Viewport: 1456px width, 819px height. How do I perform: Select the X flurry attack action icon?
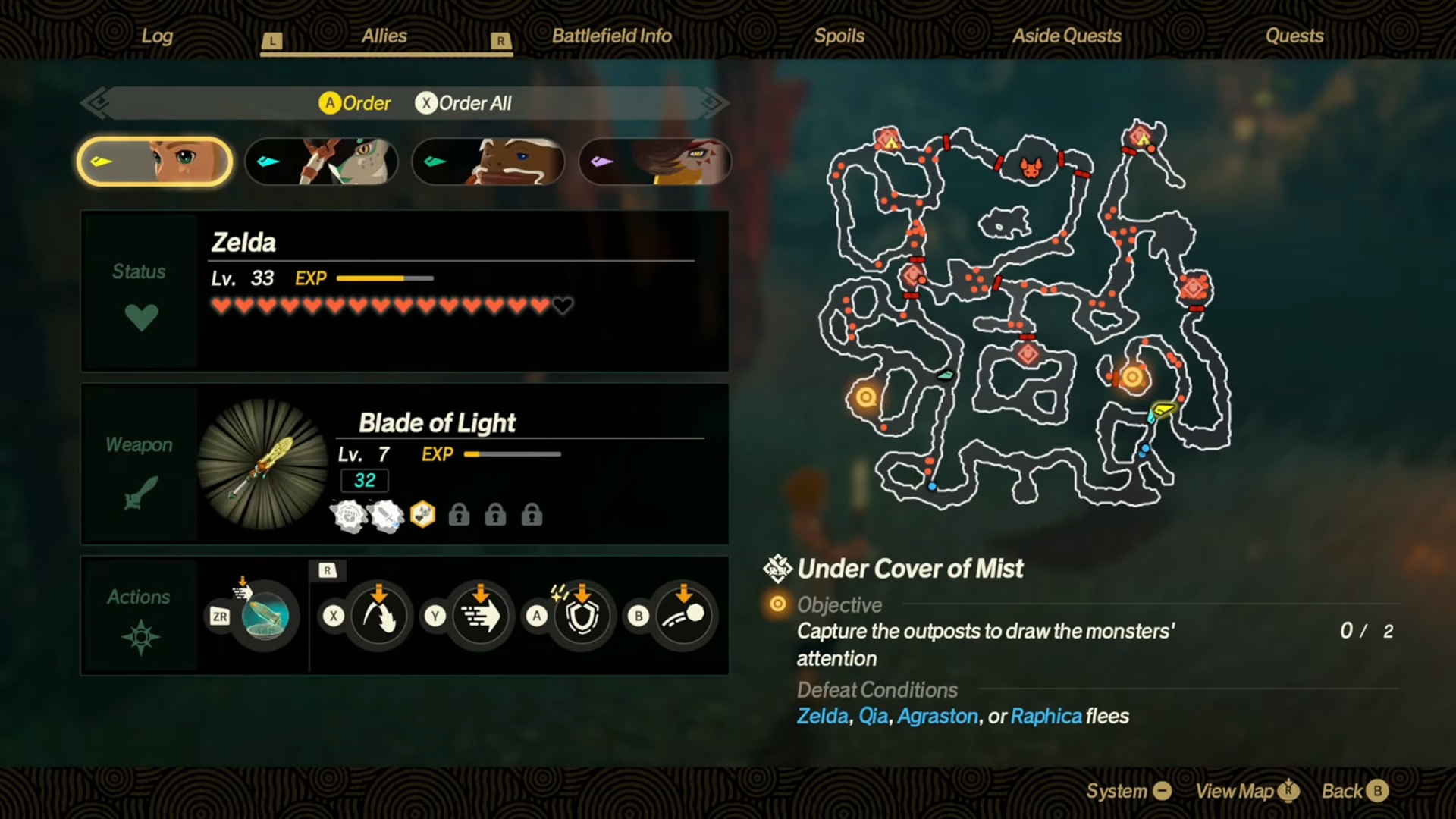[379, 616]
